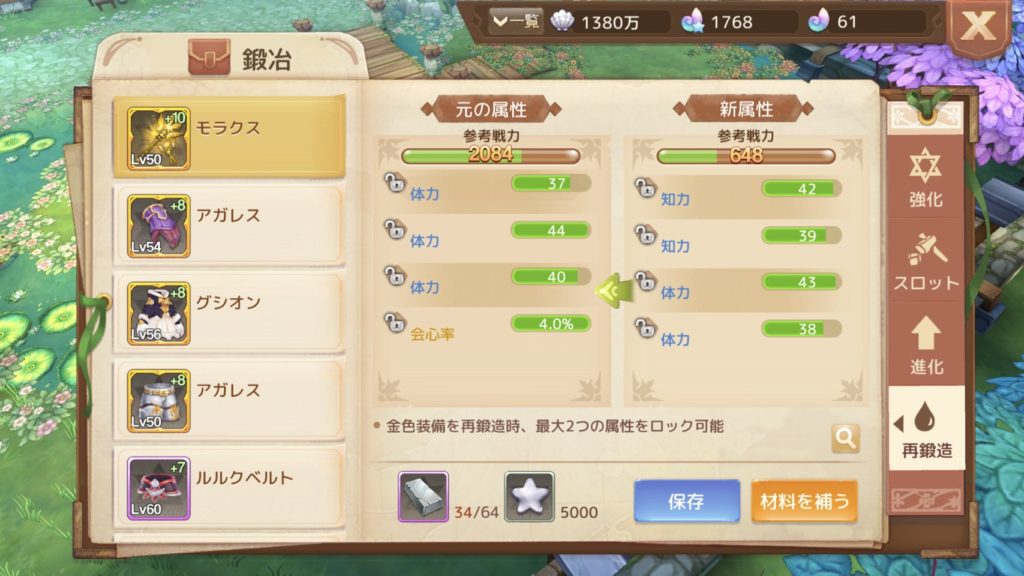1024x576 pixels.
Task: Toggle lock on the 会心率 attribute
Action: [395, 324]
